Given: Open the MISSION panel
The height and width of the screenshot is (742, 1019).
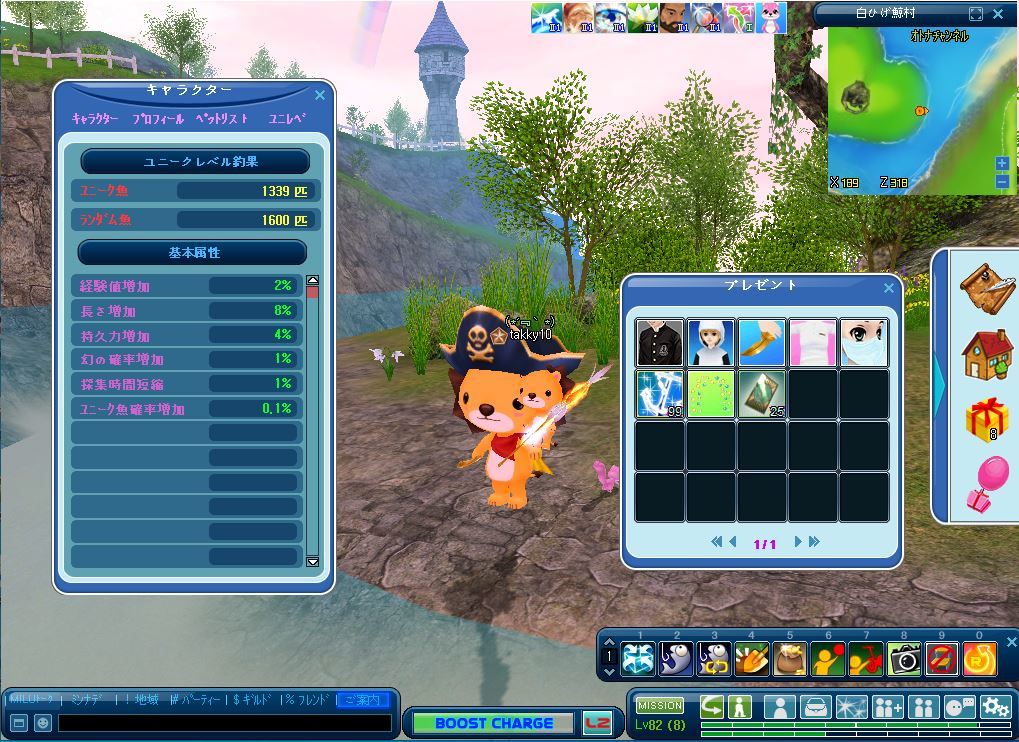Looking at the screenshot, I should point(660,705).
